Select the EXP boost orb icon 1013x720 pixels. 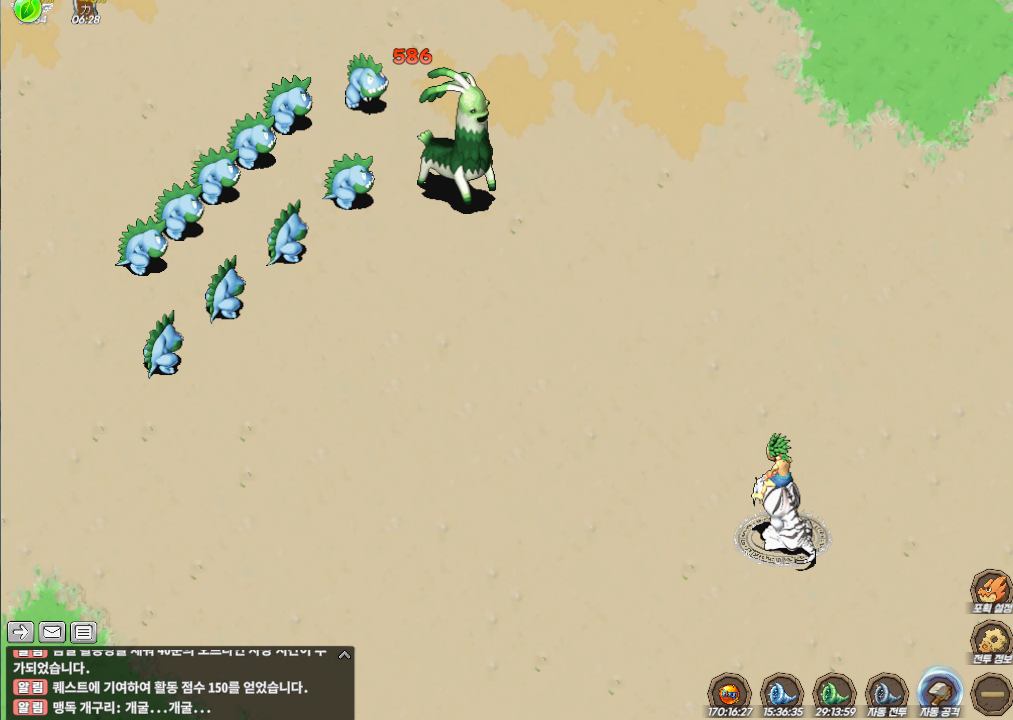pyautogui.click(x=729, y=692)
